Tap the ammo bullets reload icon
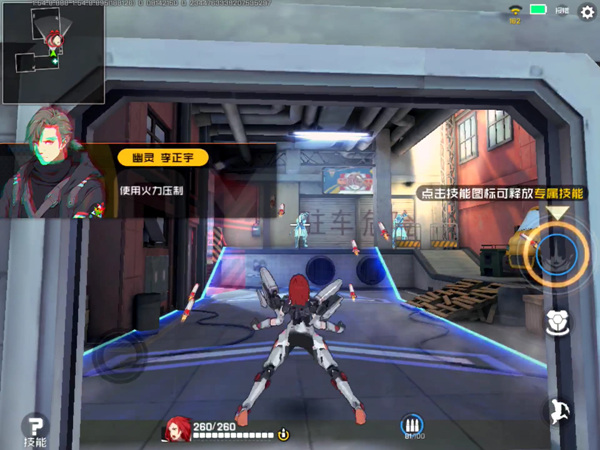Image resolution: width=600 pixels, height=450 pixels. tap(412, 426)
